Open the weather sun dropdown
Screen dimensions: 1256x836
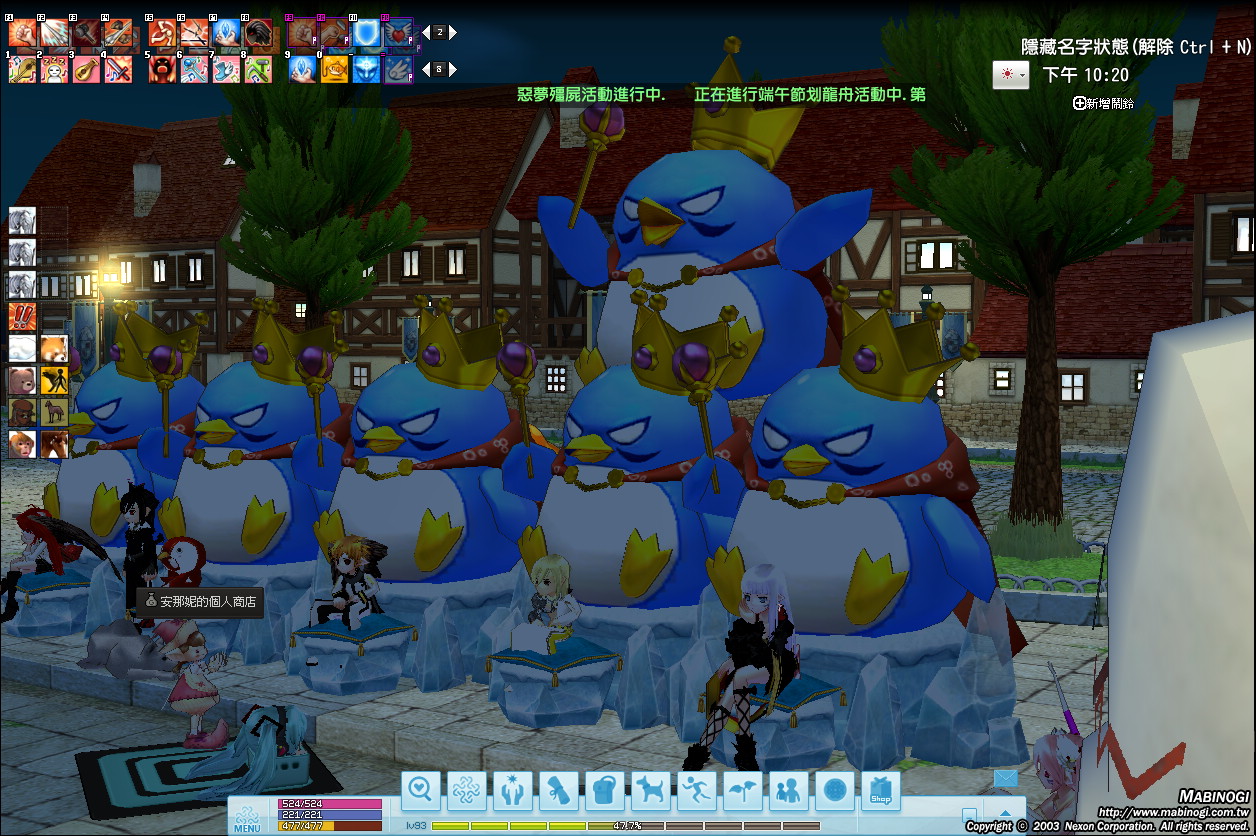pos(1010,75)
